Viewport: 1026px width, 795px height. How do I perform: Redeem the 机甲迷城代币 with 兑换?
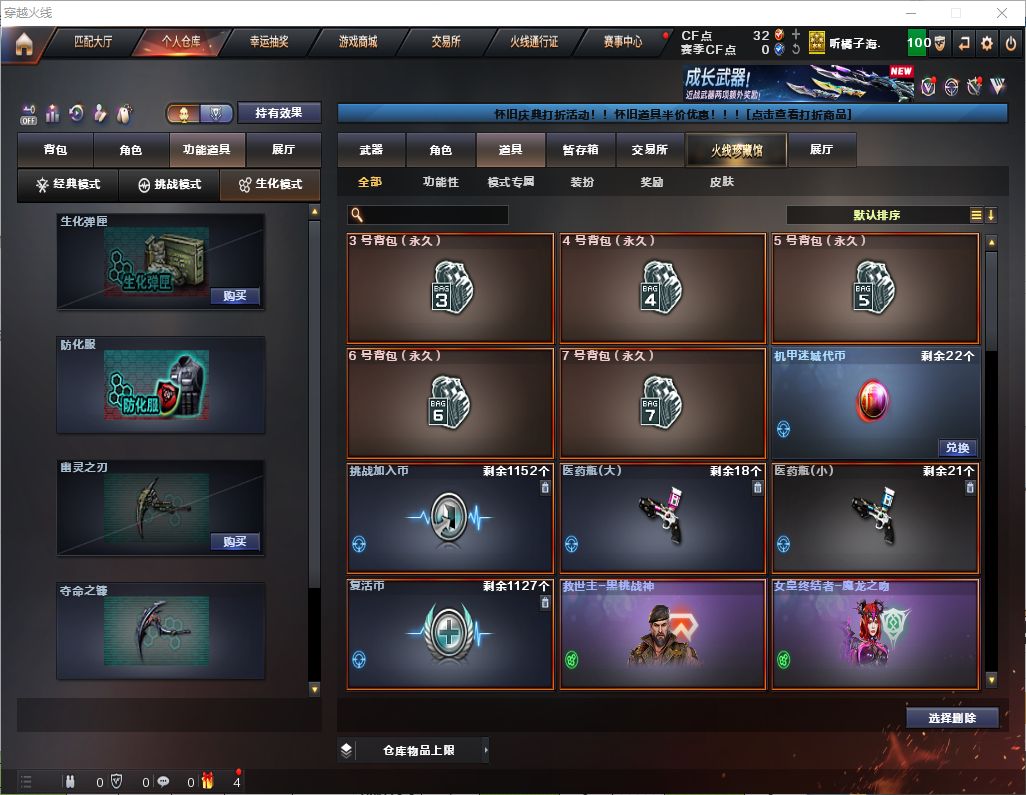coord(957,448)
